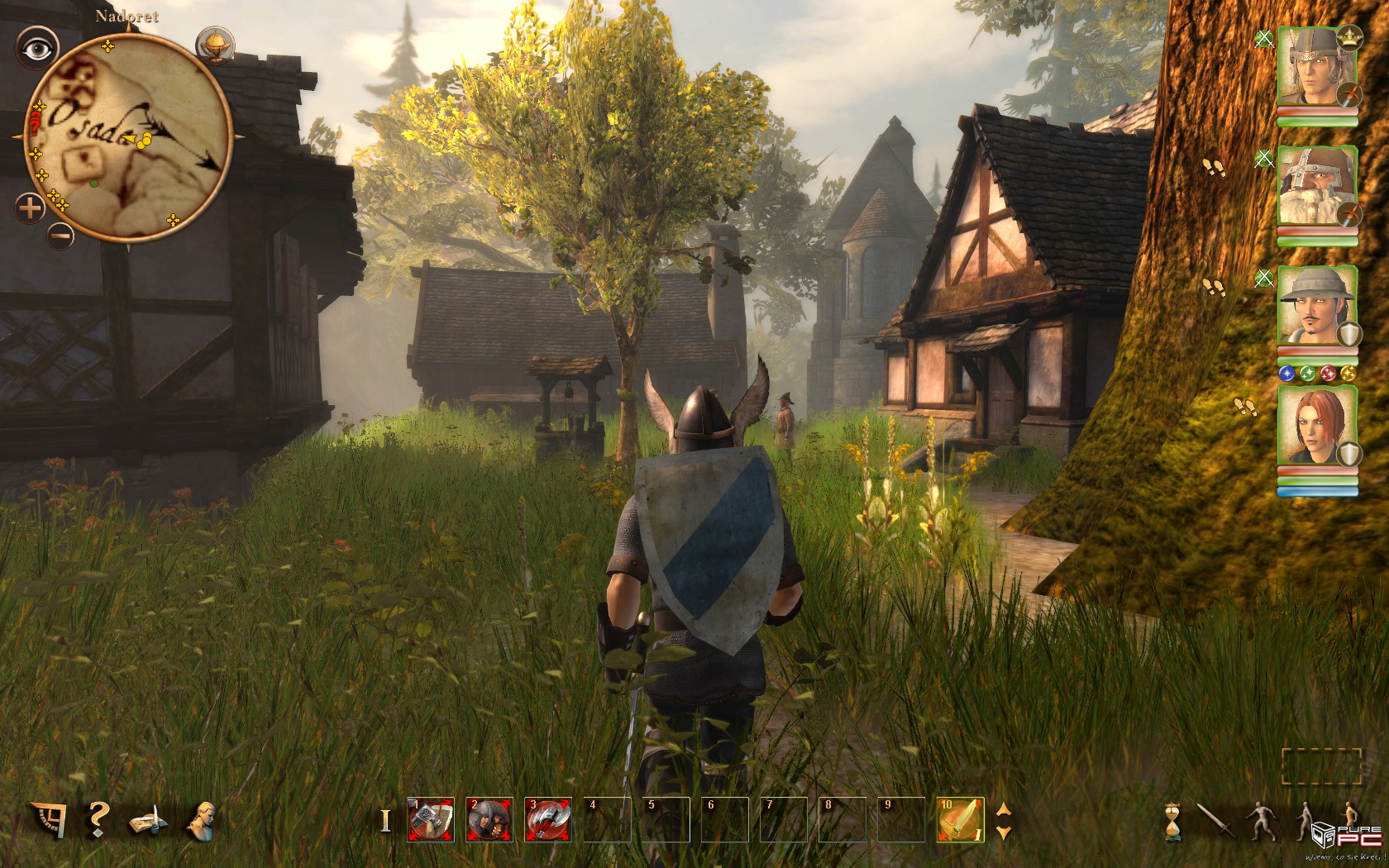Activate the axe ability in slot 3
Viewport: 1389px width, 868px height.
click(x=548, y=819)
